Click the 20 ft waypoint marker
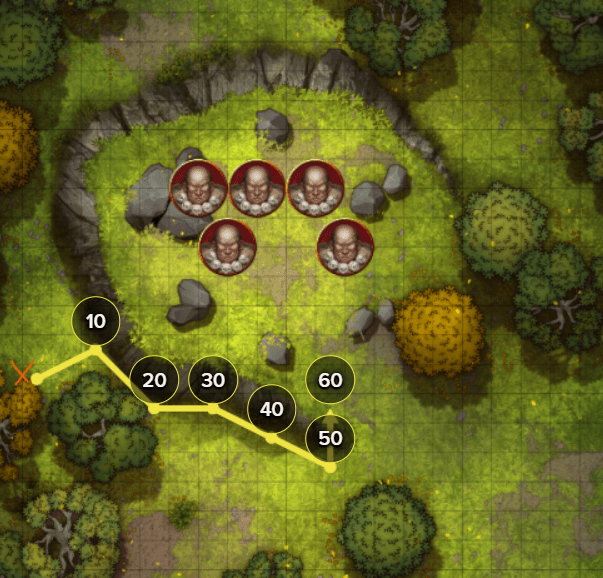Screen dimensions: 603x578 (x=154, y=380)
